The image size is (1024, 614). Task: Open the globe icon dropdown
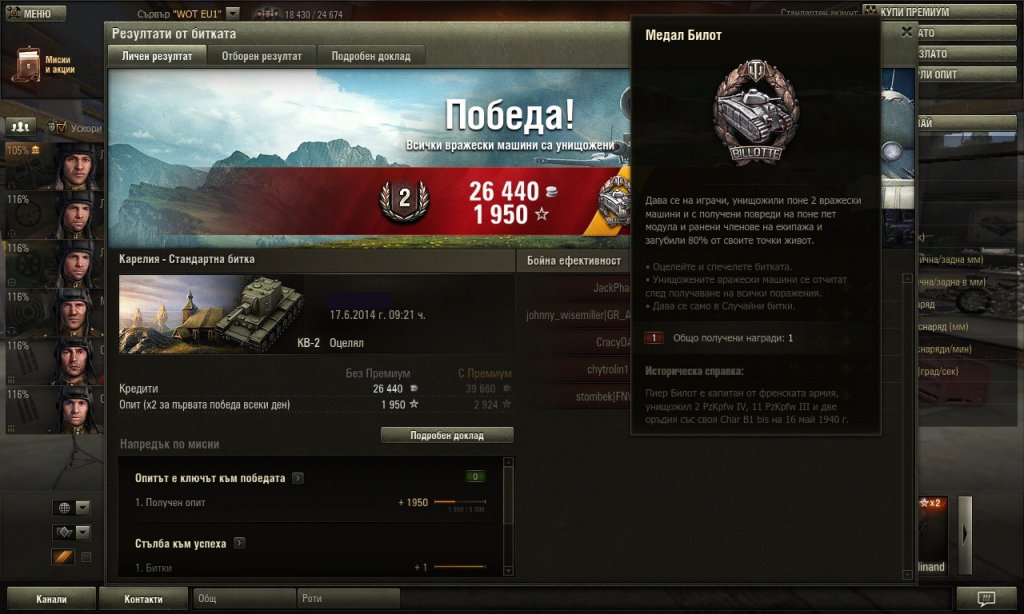(x=71, y=508)
